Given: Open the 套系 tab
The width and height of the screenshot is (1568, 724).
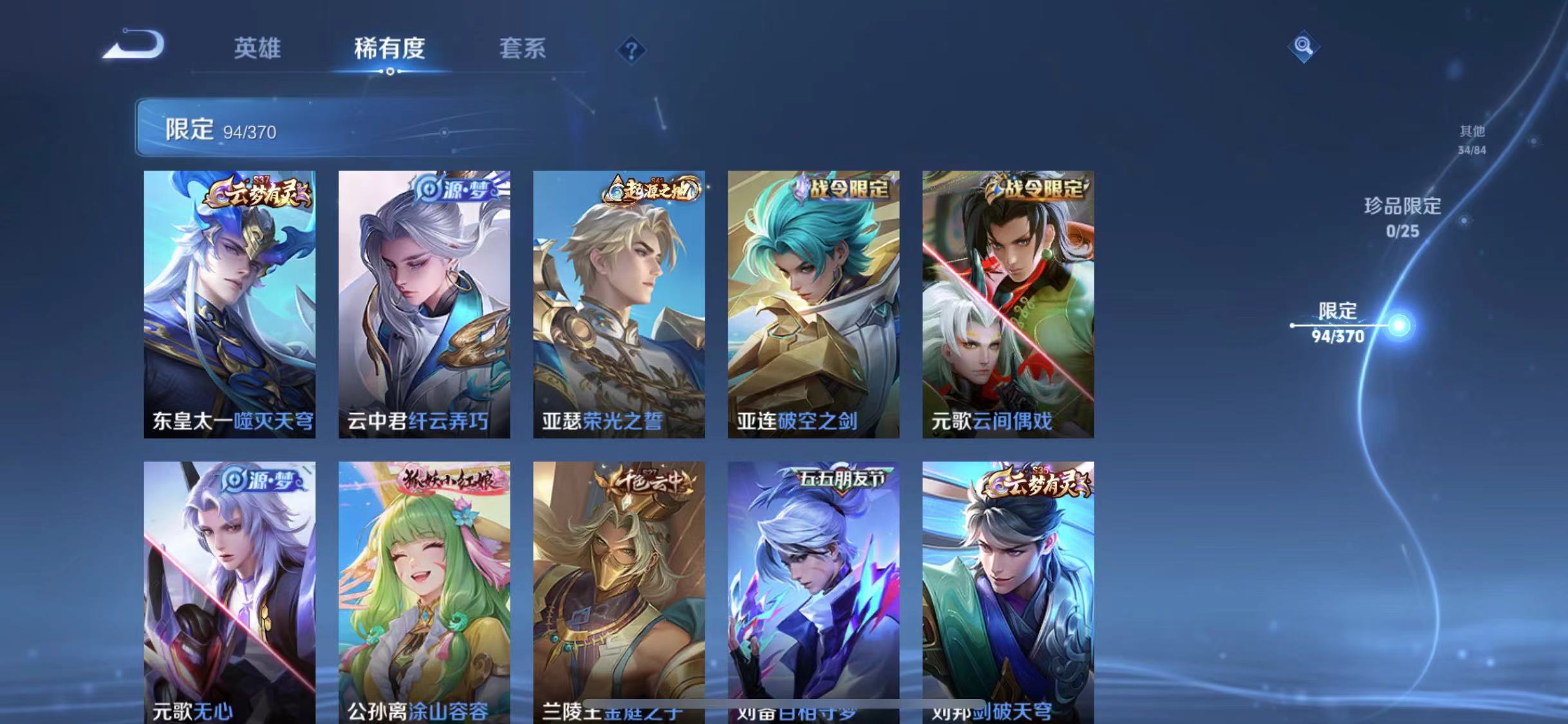Looking at the screenshot, I should (x=522, y=50).
